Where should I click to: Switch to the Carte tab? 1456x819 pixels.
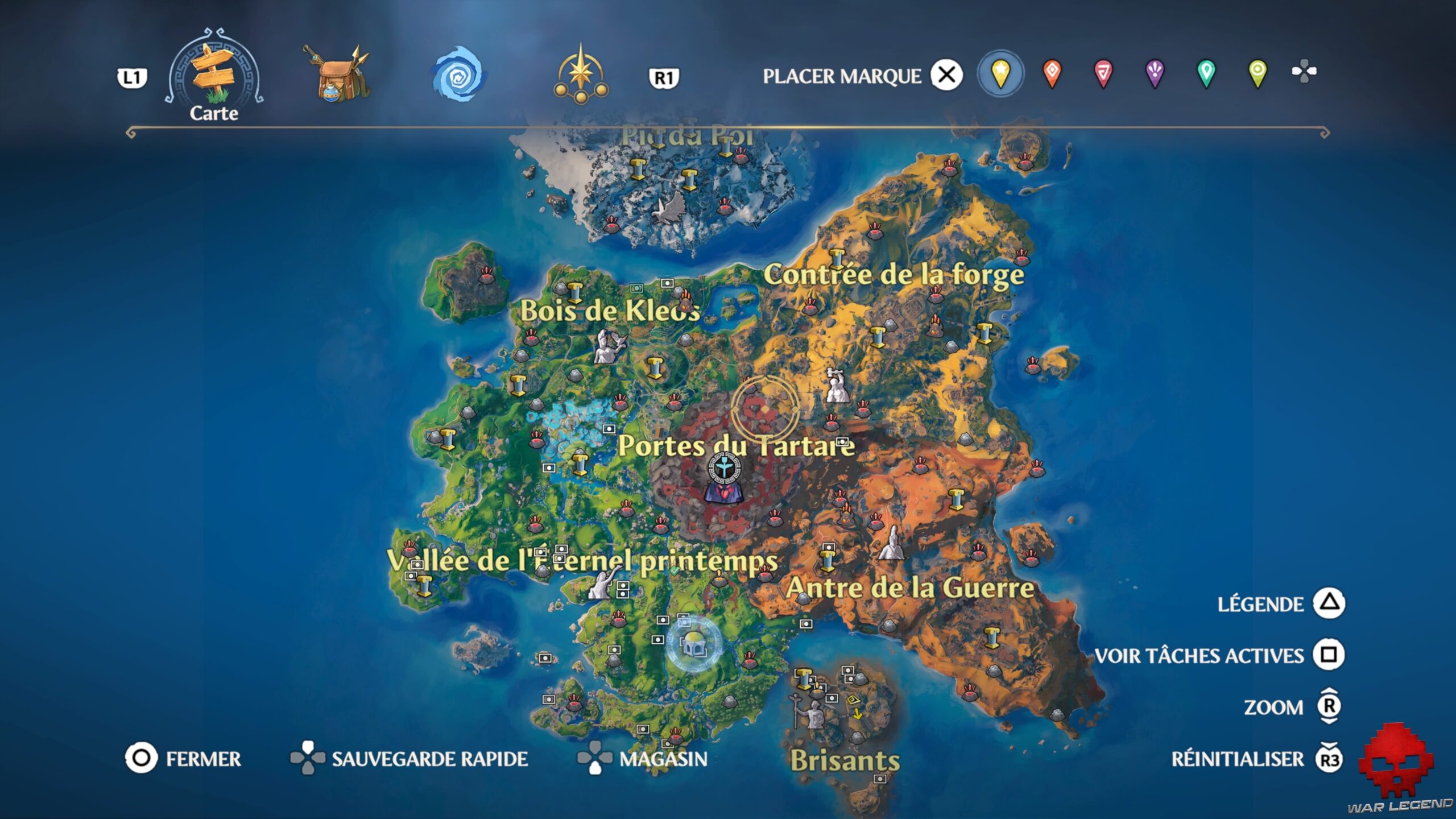(x=213, y=74)
